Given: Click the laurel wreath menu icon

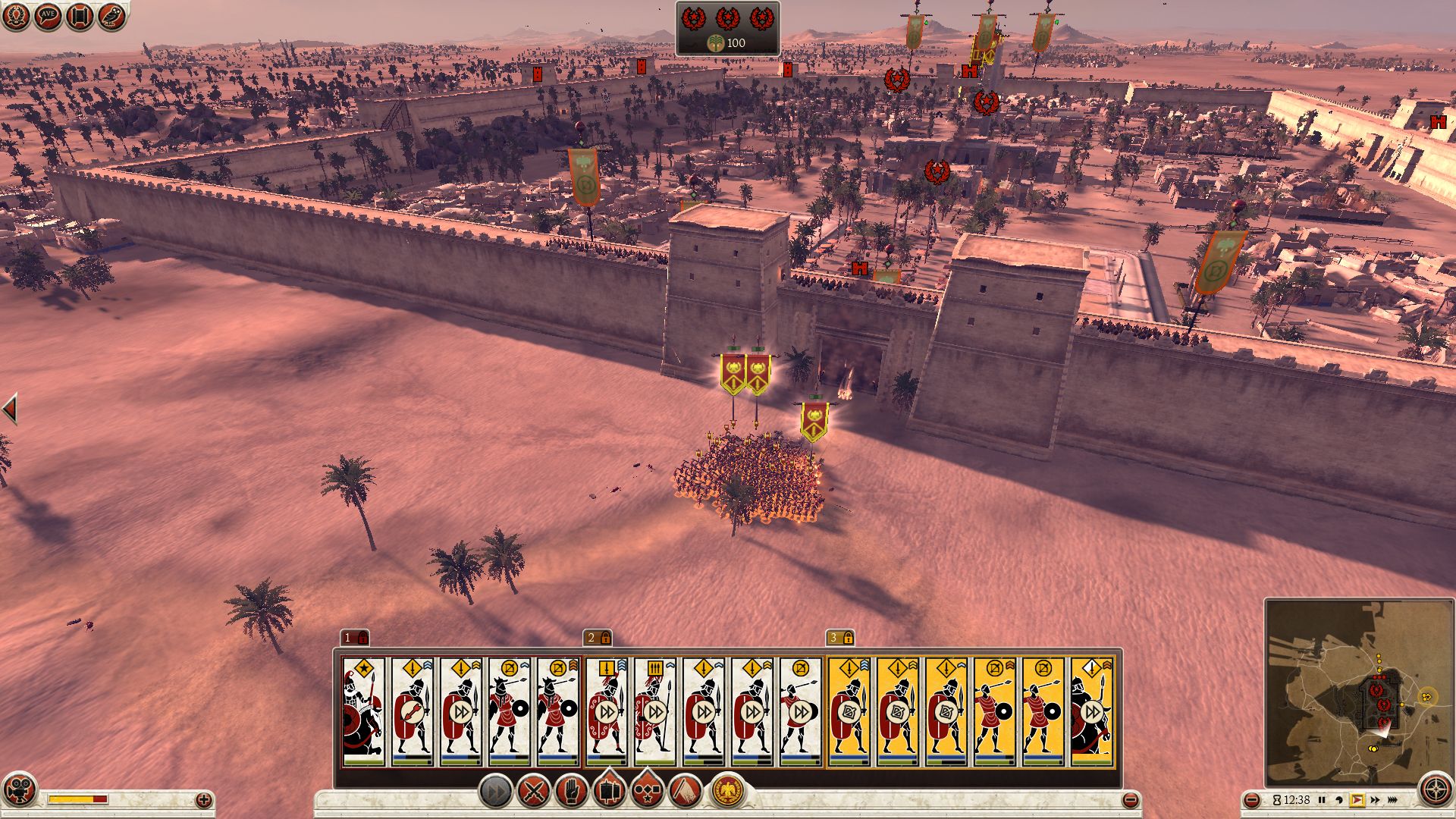Looking at the screenshot, I should click(15, 16).
